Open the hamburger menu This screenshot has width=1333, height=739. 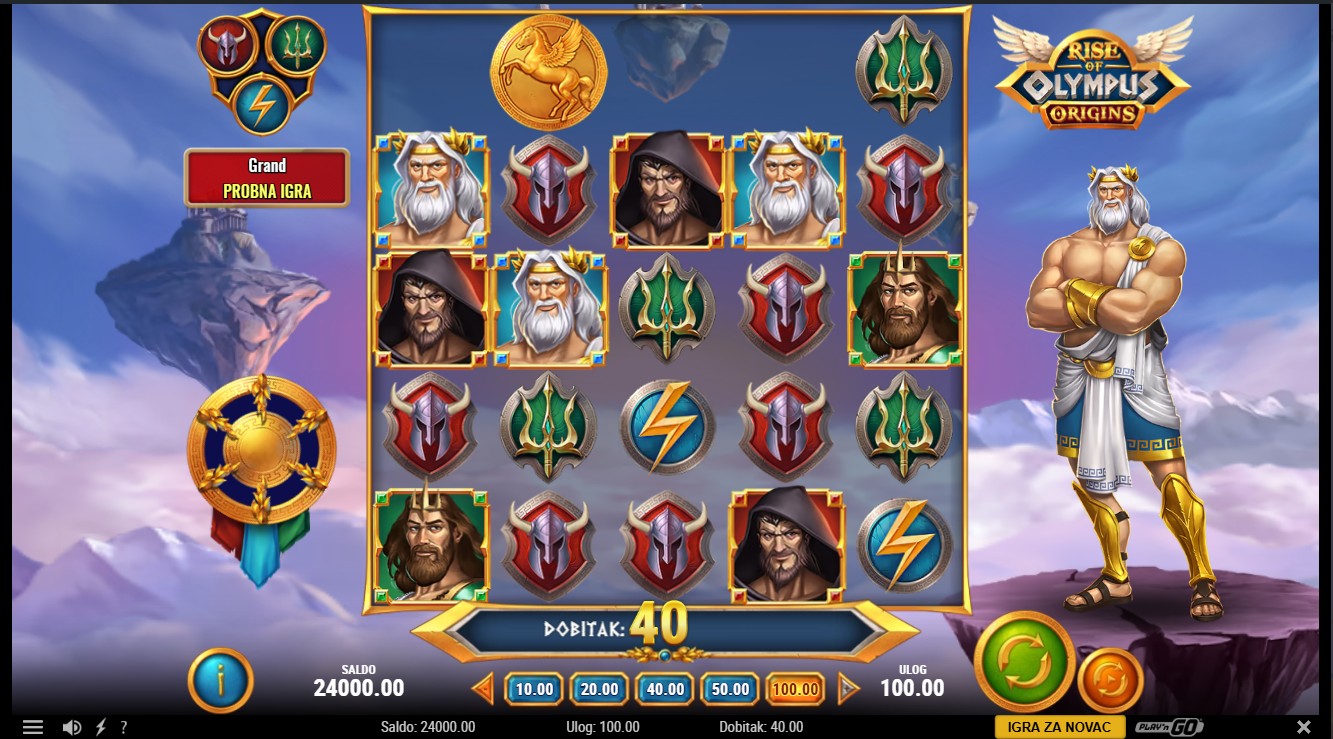coord(33,727)
